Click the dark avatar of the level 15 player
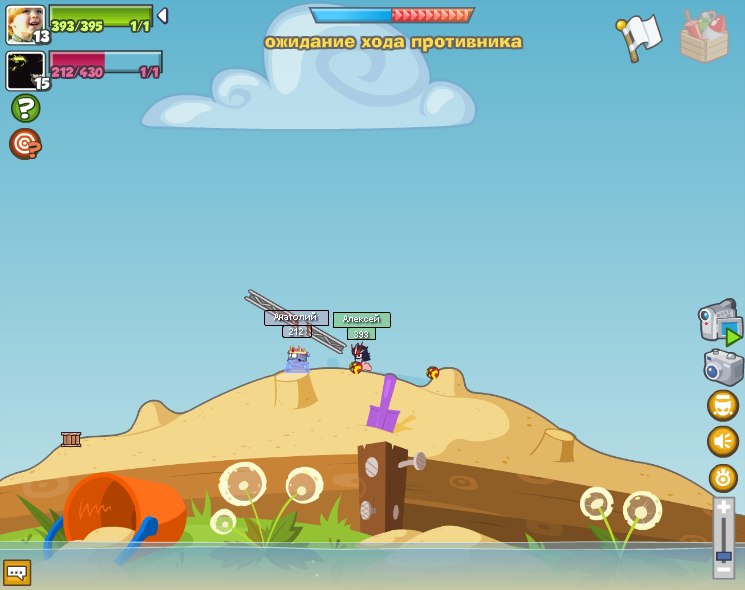The height and width of the screenshot is (590, 745). tap(25, 70)
